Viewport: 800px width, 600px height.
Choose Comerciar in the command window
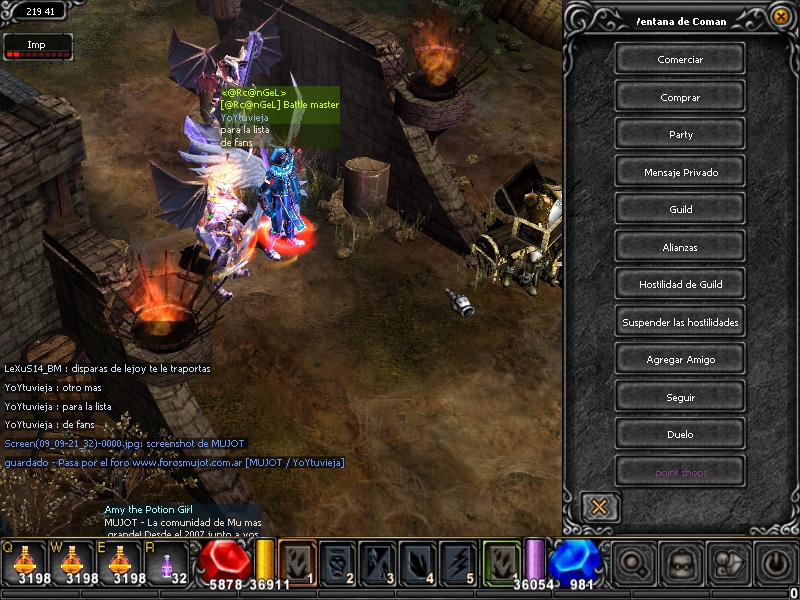click(x=680, y=59)
